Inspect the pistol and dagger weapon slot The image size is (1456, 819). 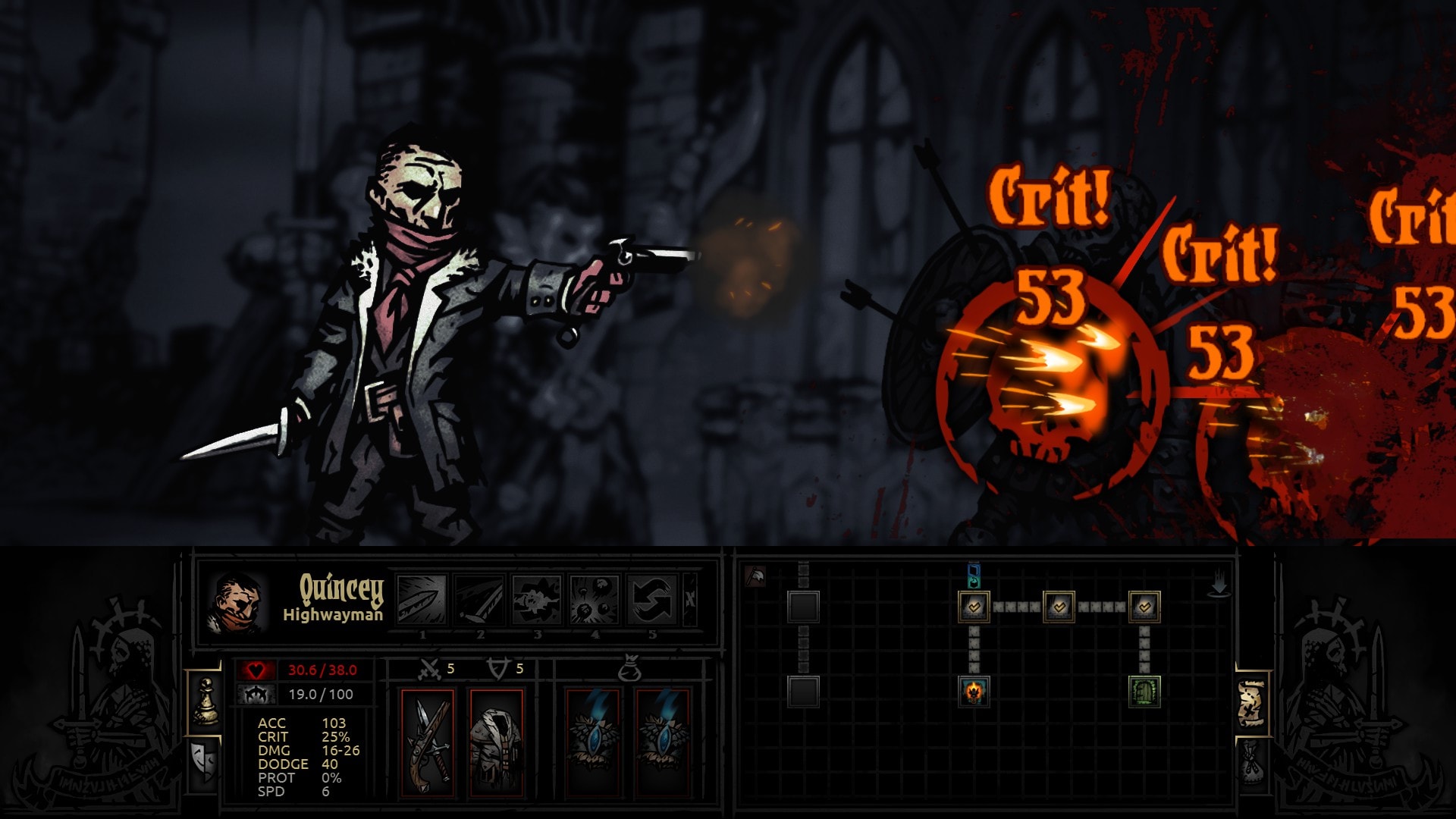click(428, 743)
